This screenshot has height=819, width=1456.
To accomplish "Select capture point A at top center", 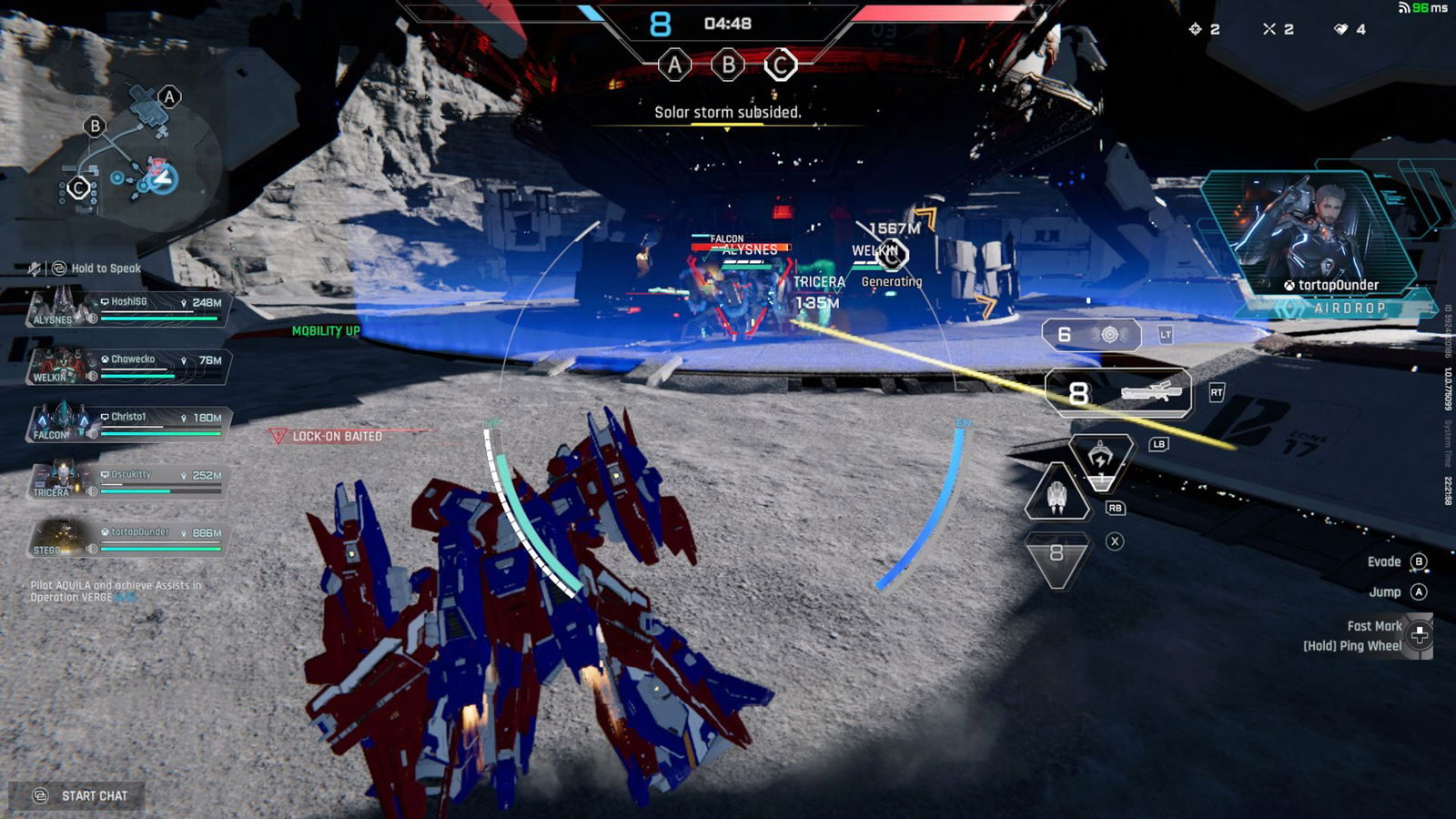I will (x=674, y=66).
